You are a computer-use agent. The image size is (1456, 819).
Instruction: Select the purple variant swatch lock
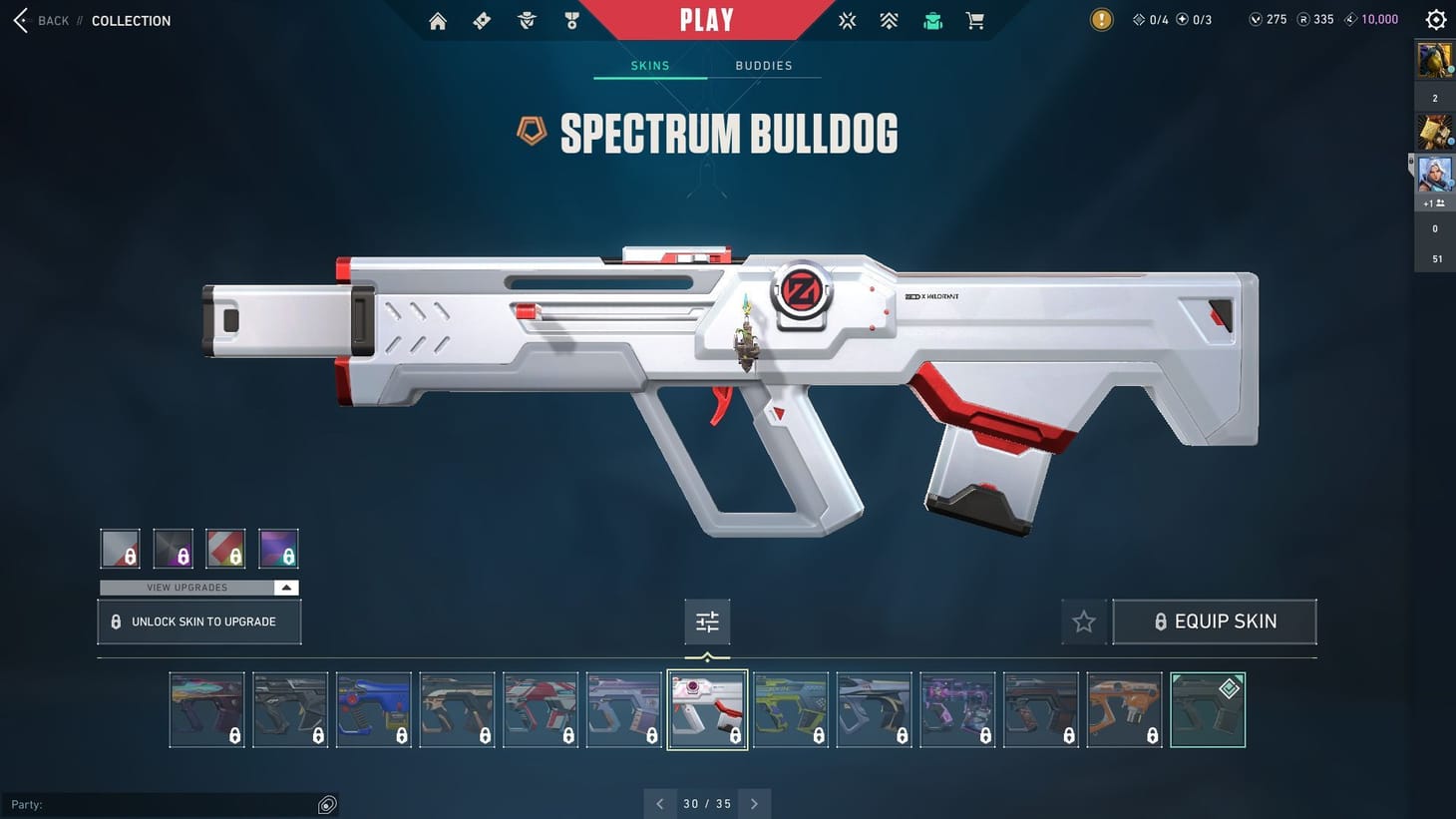click(x=278, y=548)
